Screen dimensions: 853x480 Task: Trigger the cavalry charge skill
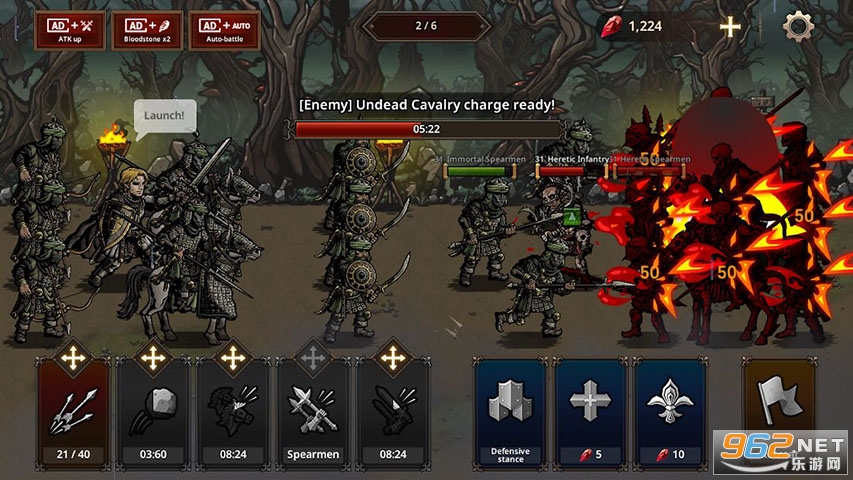pyautogui.click(x=232, y=412)
